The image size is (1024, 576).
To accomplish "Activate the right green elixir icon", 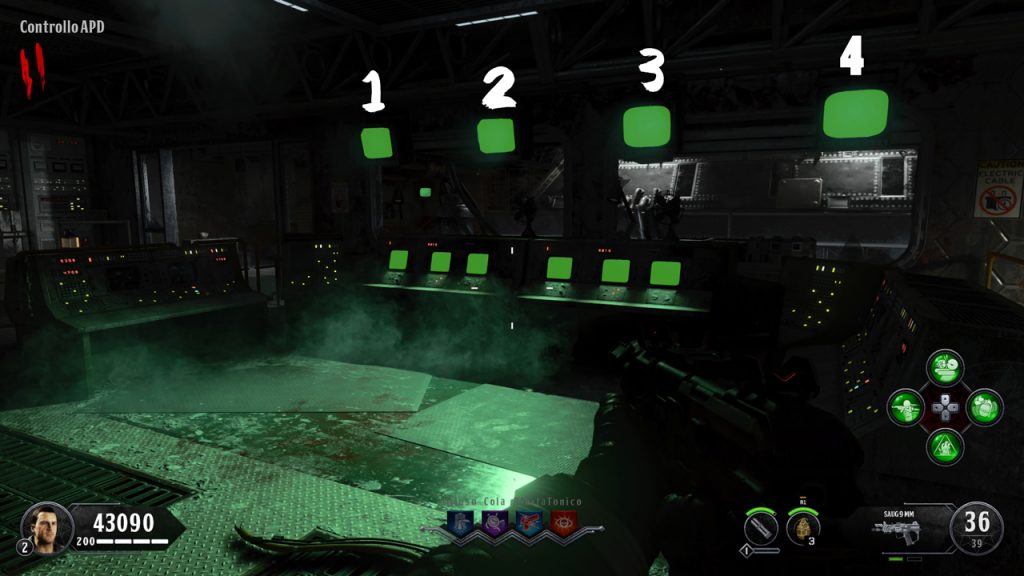I will point(985,407).
